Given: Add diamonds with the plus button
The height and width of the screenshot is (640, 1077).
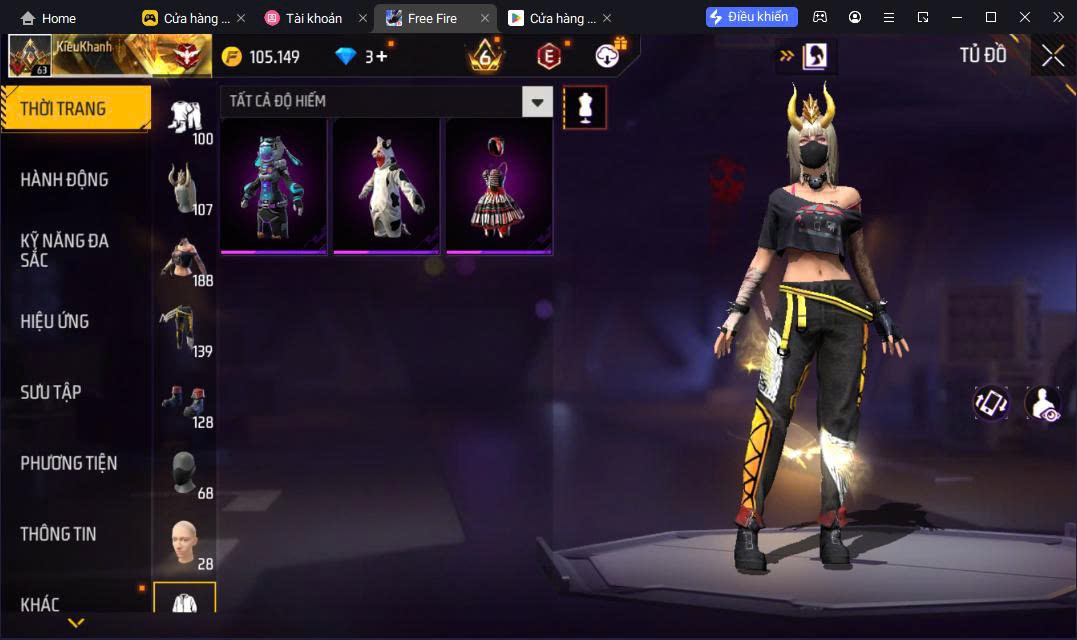Looking at the screenshot, I should [381, 56].
